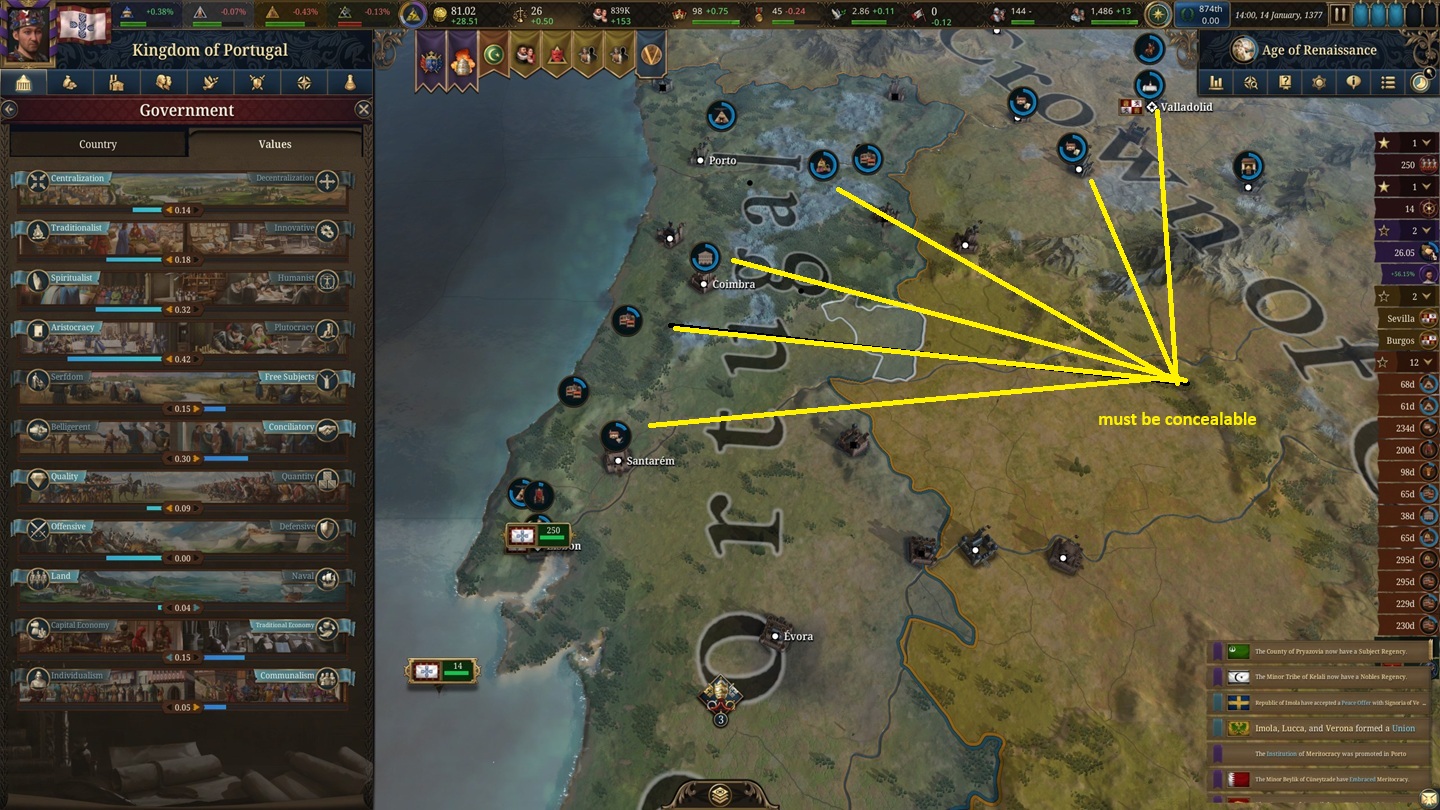Toggle the crescent map mode banner
The image size is (1440, 810).
pyautogui.click(x=495, y=55)
